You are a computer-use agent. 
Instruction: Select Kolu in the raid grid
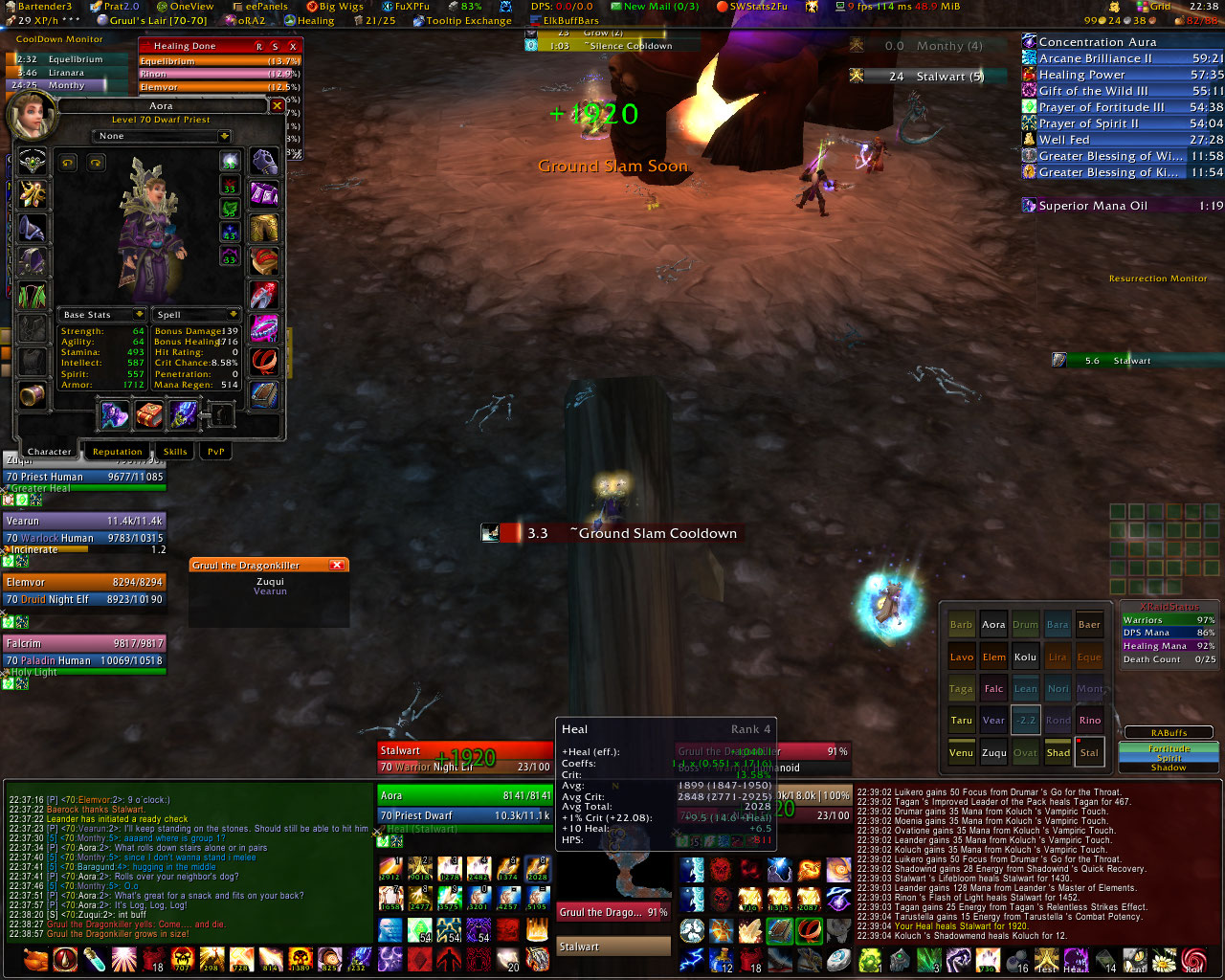1025,657
